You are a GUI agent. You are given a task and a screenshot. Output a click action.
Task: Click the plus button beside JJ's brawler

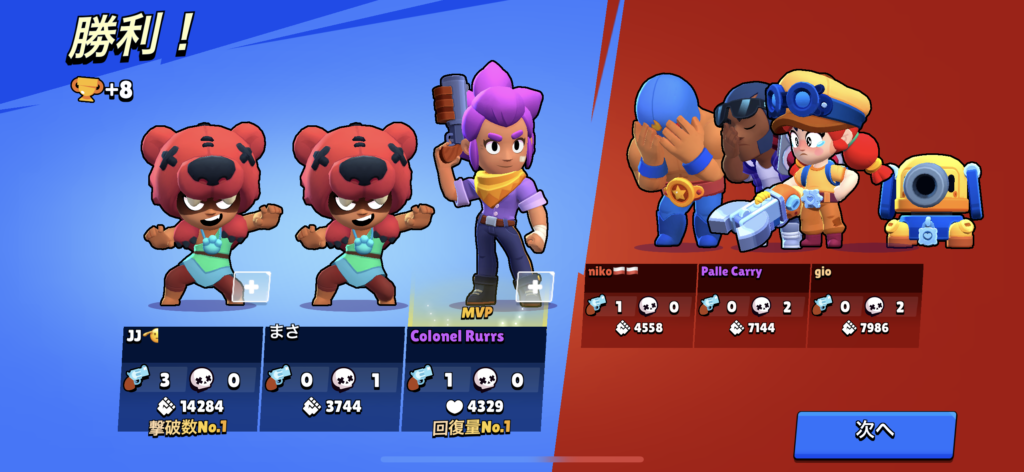(251, 287)
